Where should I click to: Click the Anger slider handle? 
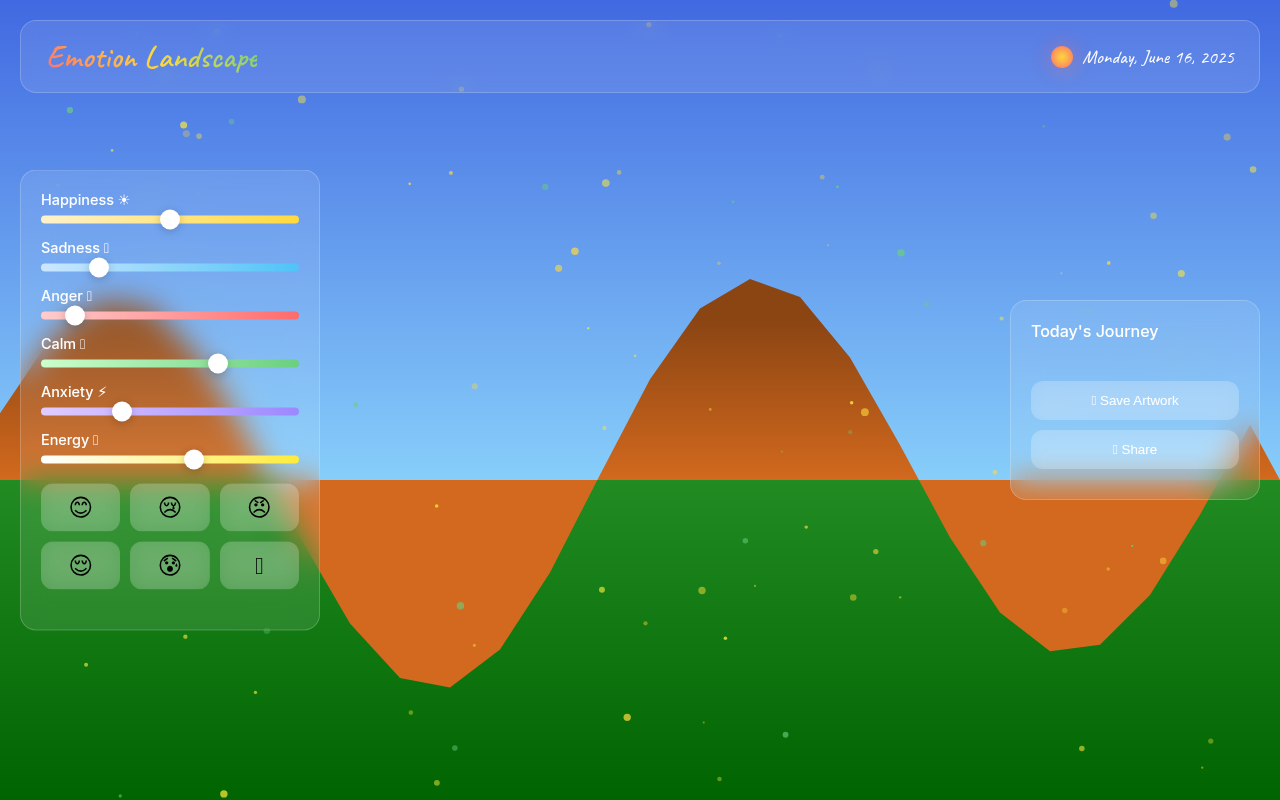74,315
